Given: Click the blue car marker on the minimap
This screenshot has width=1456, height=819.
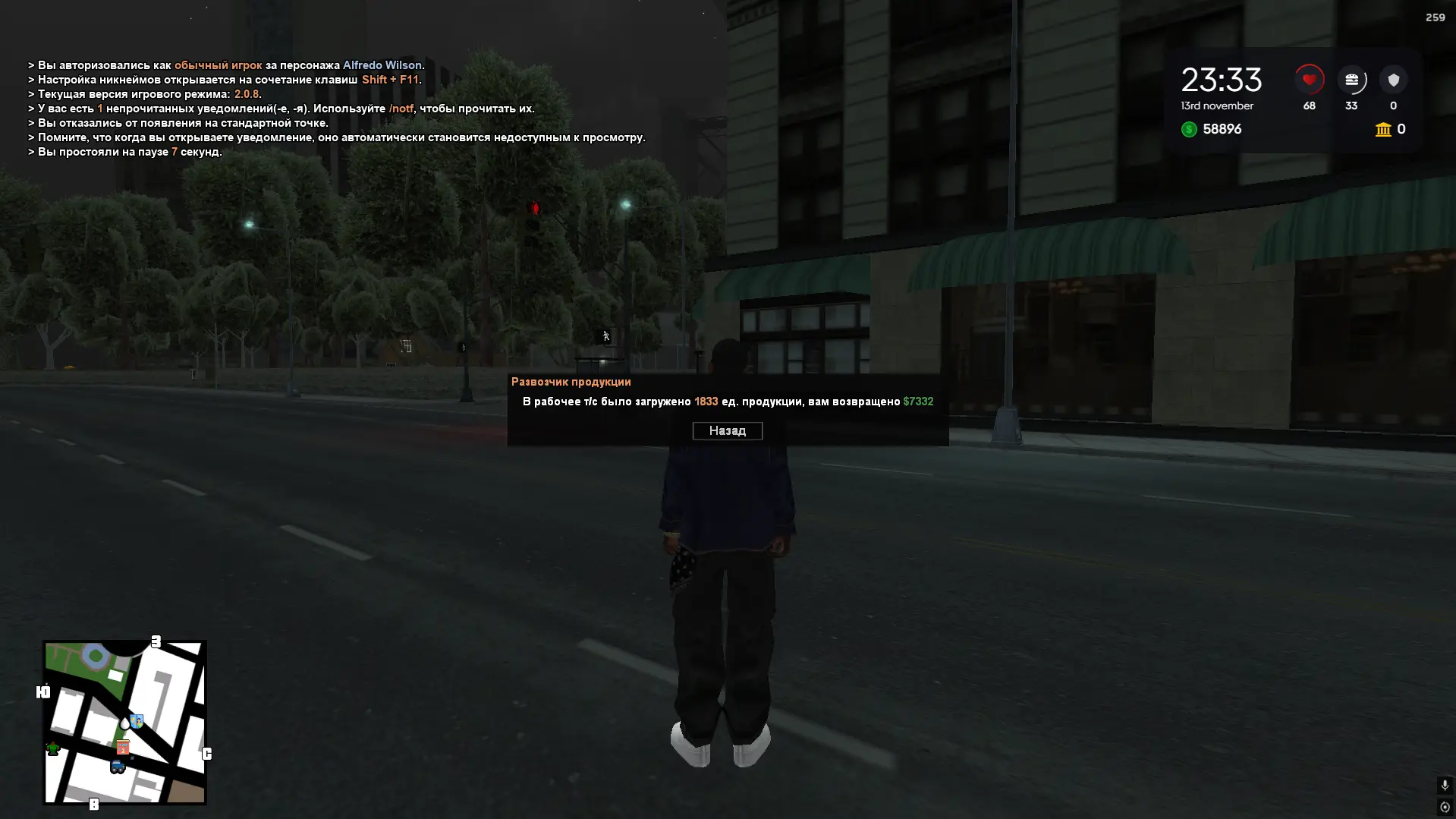Looking at the screenshot, I should [118, 765].
